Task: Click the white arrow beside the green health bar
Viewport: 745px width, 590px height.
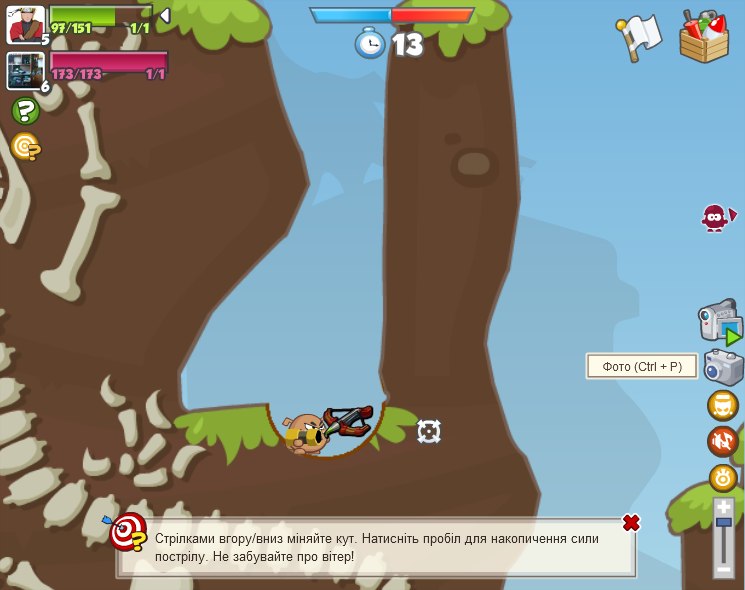Action: [165, 16]
